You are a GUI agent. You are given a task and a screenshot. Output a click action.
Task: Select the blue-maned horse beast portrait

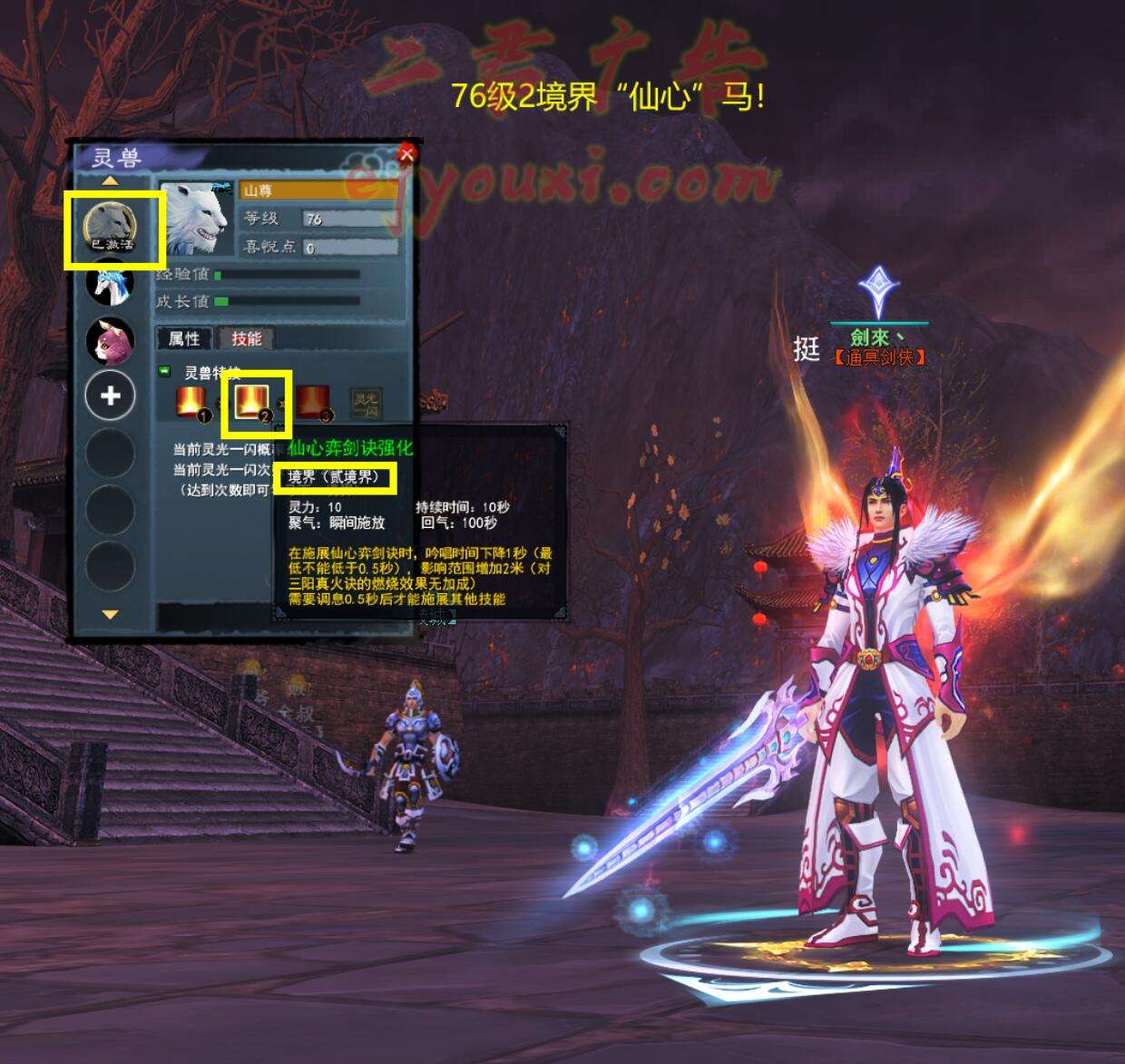[x=111, y=283]
